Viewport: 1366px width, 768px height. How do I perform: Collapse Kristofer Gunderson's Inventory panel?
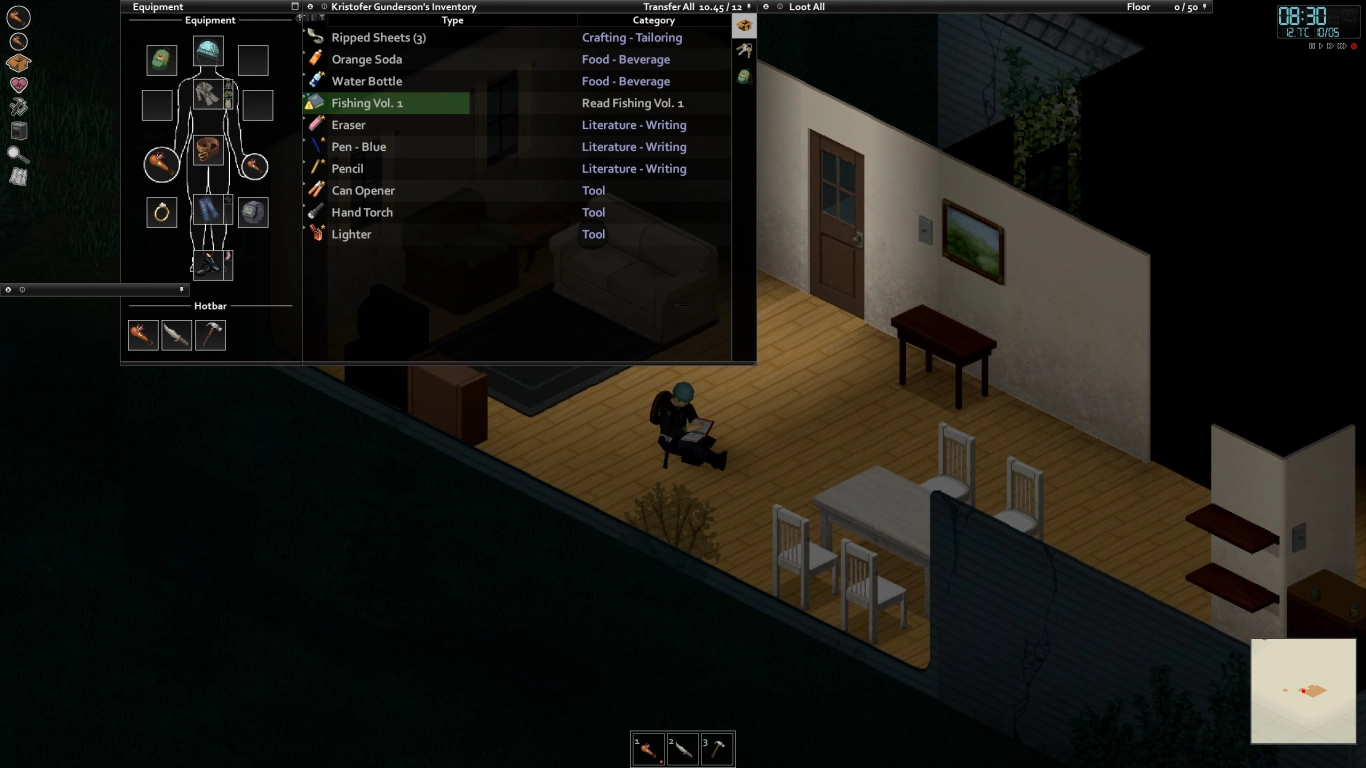(310, 7)
